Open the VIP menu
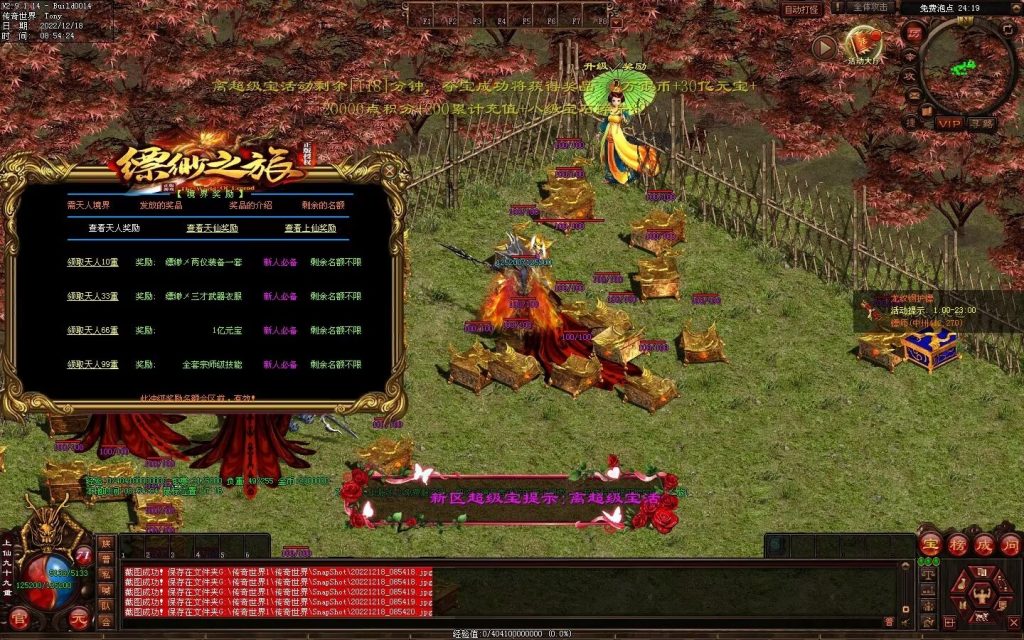This screenshot has width=1024, height=640. [949, 123]
